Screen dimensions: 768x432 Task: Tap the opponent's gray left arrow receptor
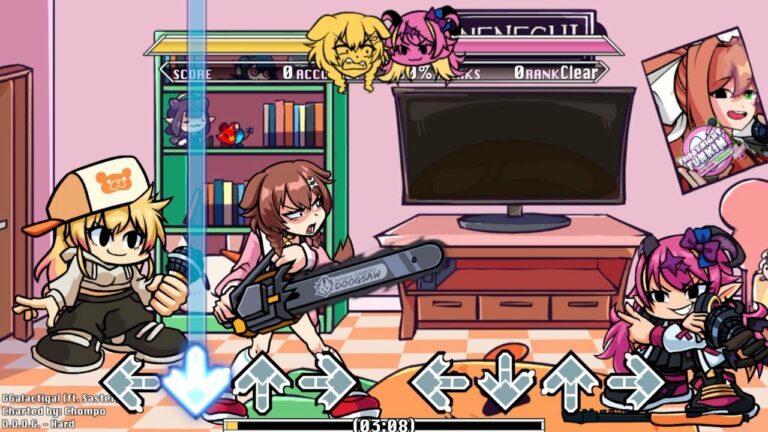click(130, 381)
